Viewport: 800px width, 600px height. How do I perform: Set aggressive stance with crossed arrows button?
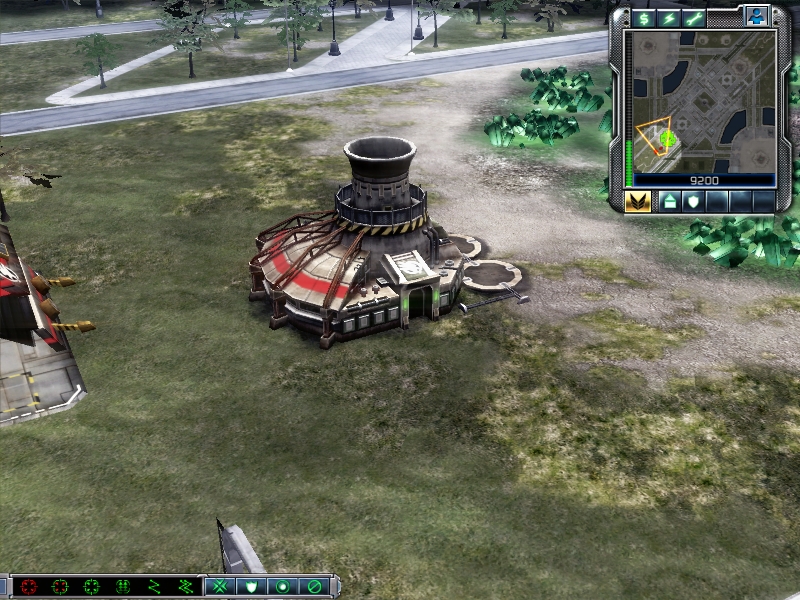pyautogui.click(x=221, y=587)
